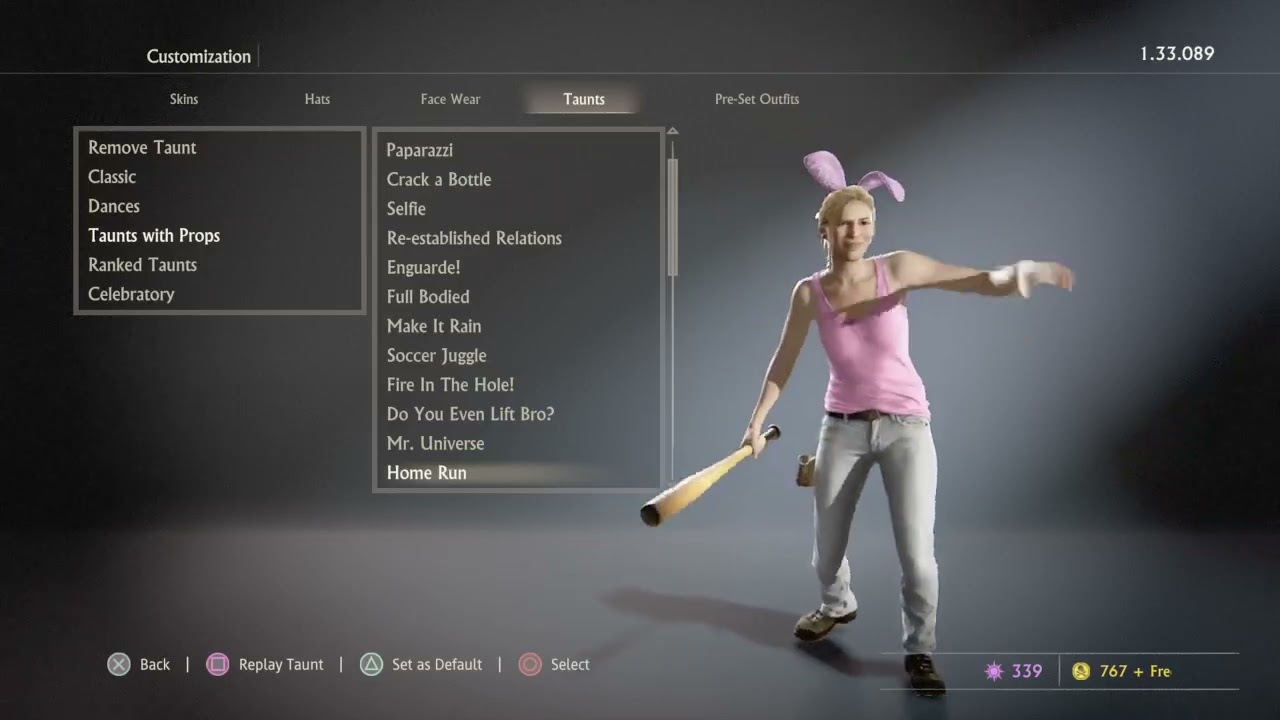Pick the Selfie taunt
The image size is (1280, 720).
(406, 209)
